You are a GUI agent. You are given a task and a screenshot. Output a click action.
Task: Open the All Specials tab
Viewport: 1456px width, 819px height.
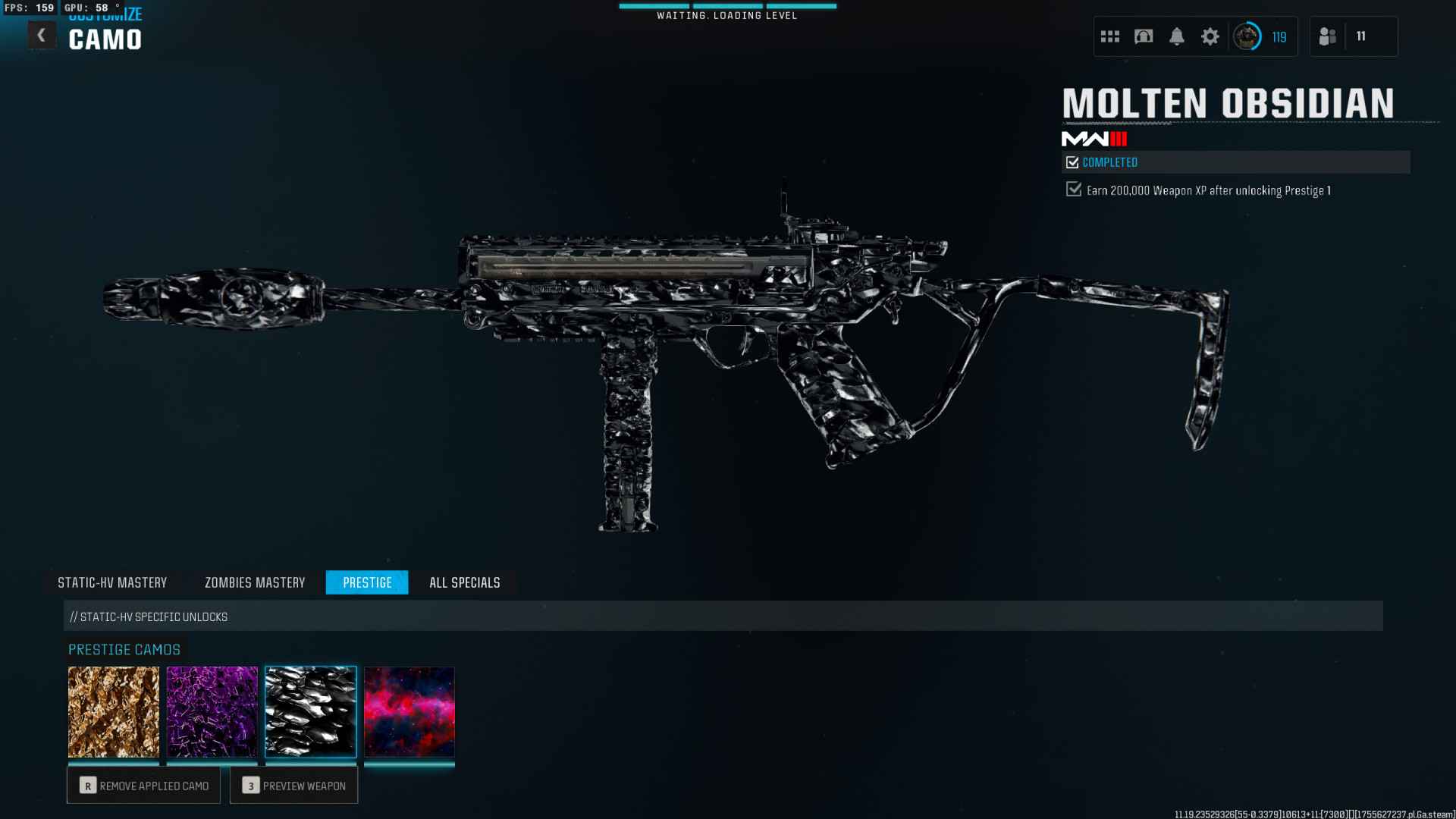point(465,582)
